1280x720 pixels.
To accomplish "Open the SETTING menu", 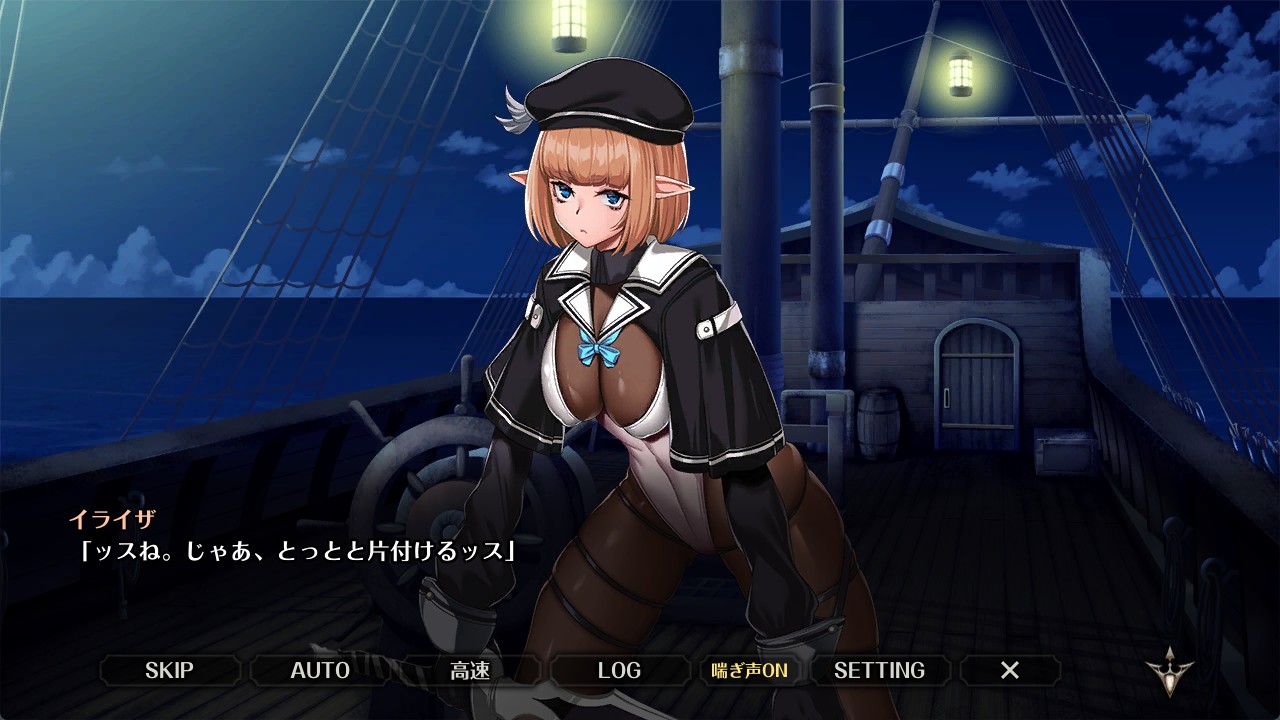I will (x=879, y=670).
